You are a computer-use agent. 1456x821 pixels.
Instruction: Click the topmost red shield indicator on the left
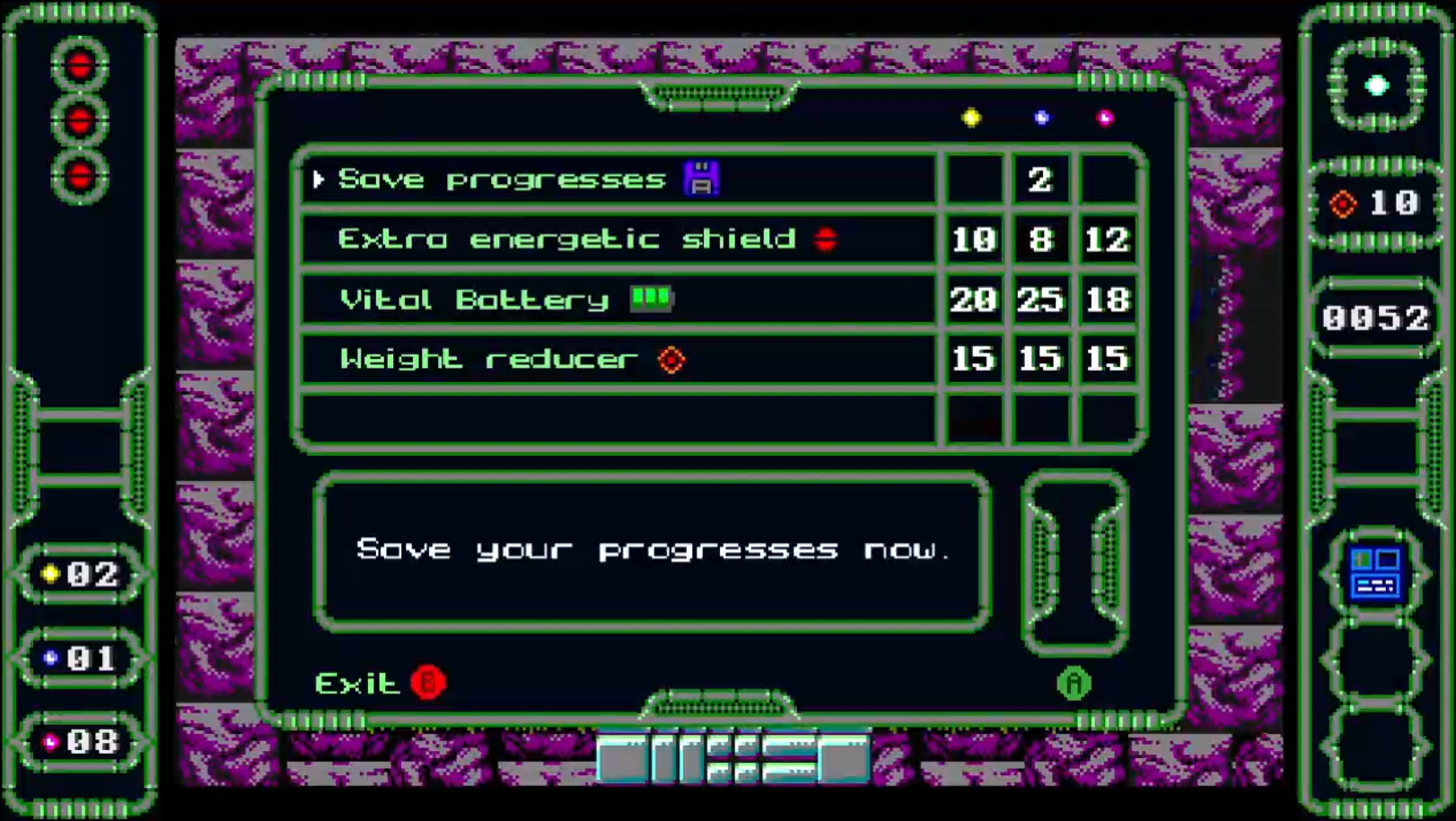[81, 64]
